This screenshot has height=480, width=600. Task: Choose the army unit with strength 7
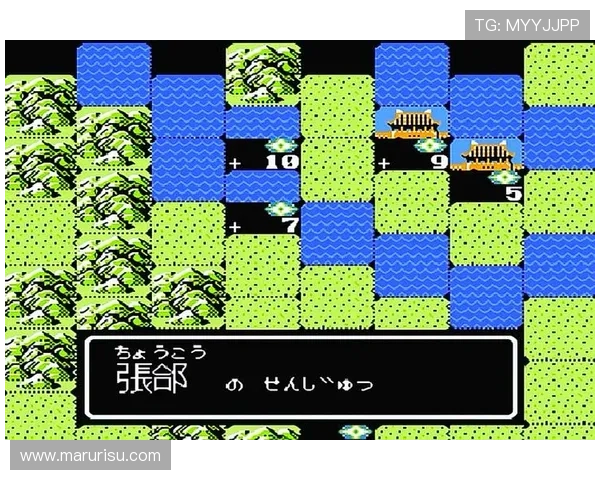(x=280, y=210)
